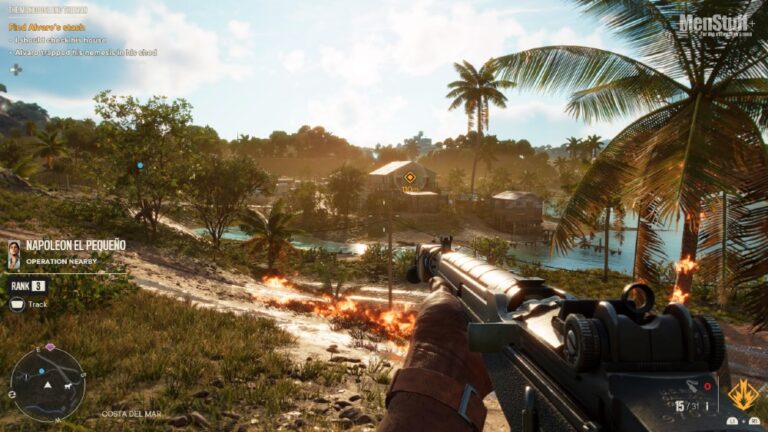768x432 pixels.
Task: Activate the Supremo explosion ability icon
Action: [742, 395]
